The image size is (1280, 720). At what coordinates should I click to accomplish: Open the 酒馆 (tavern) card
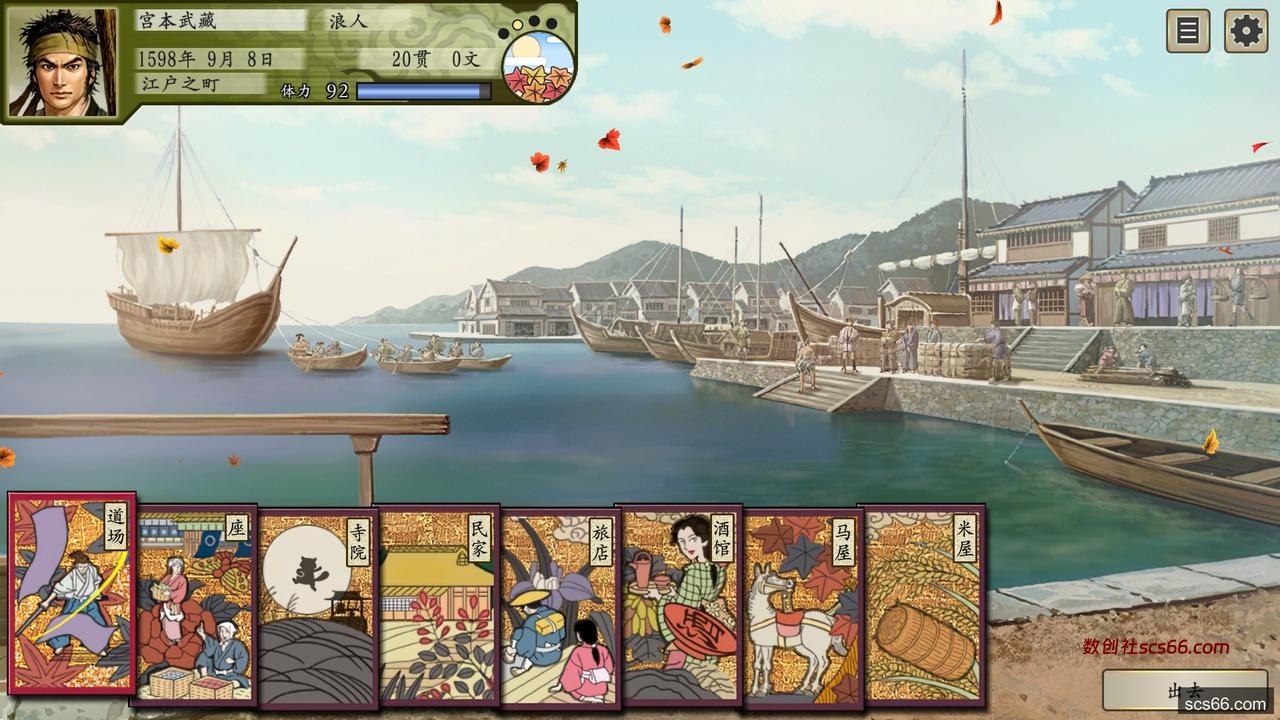(x=678, y=603)
